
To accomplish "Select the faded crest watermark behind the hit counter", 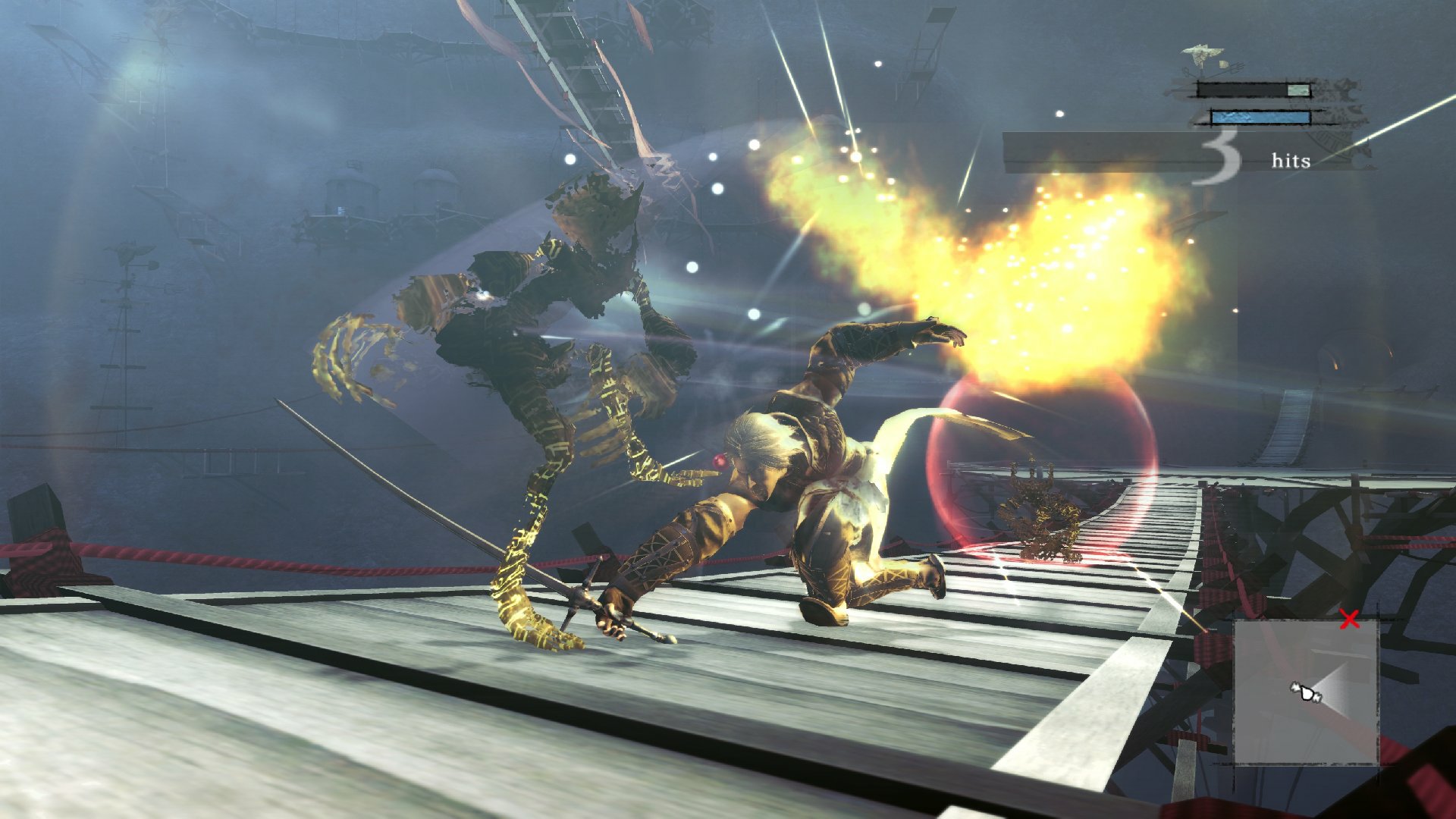I will pos(1340,105).
